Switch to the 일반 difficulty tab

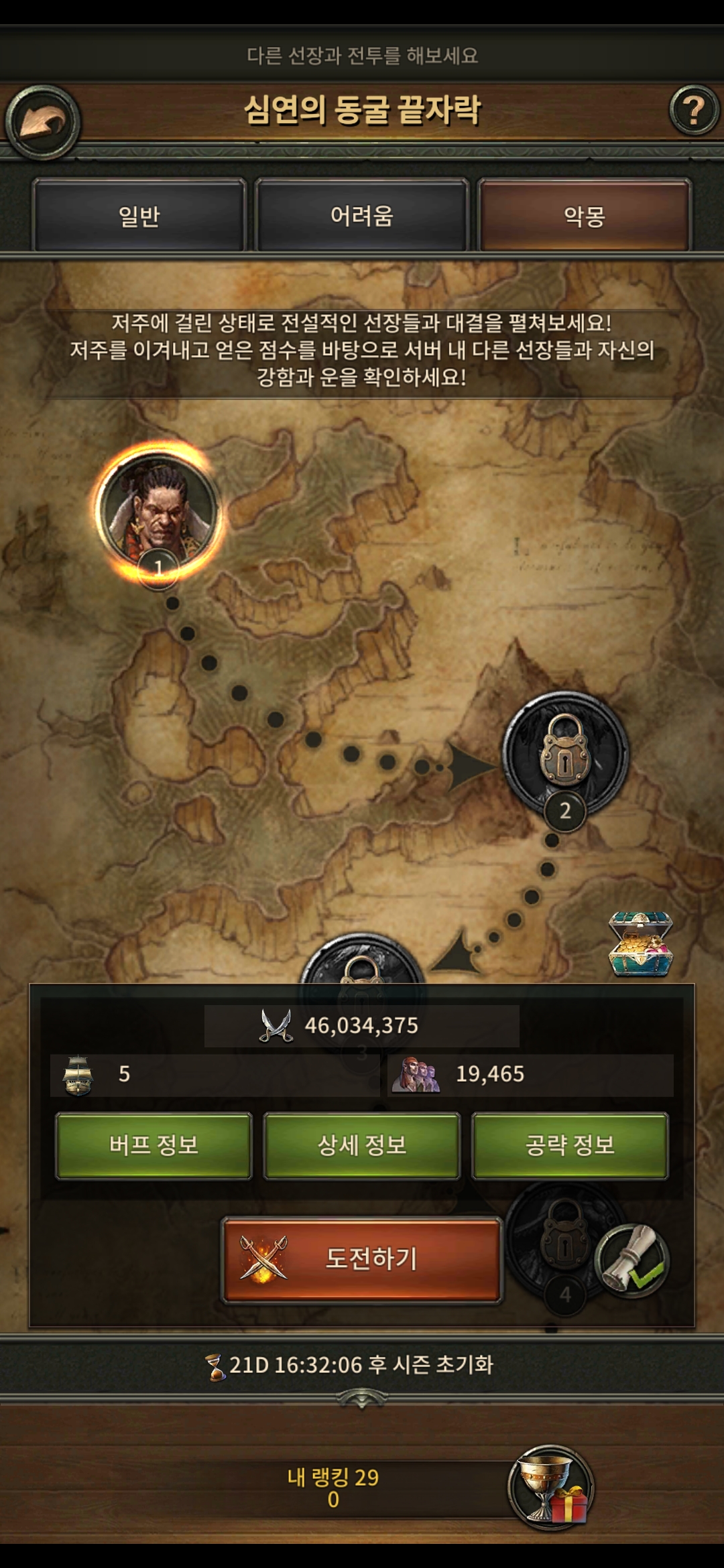(139, 216)
